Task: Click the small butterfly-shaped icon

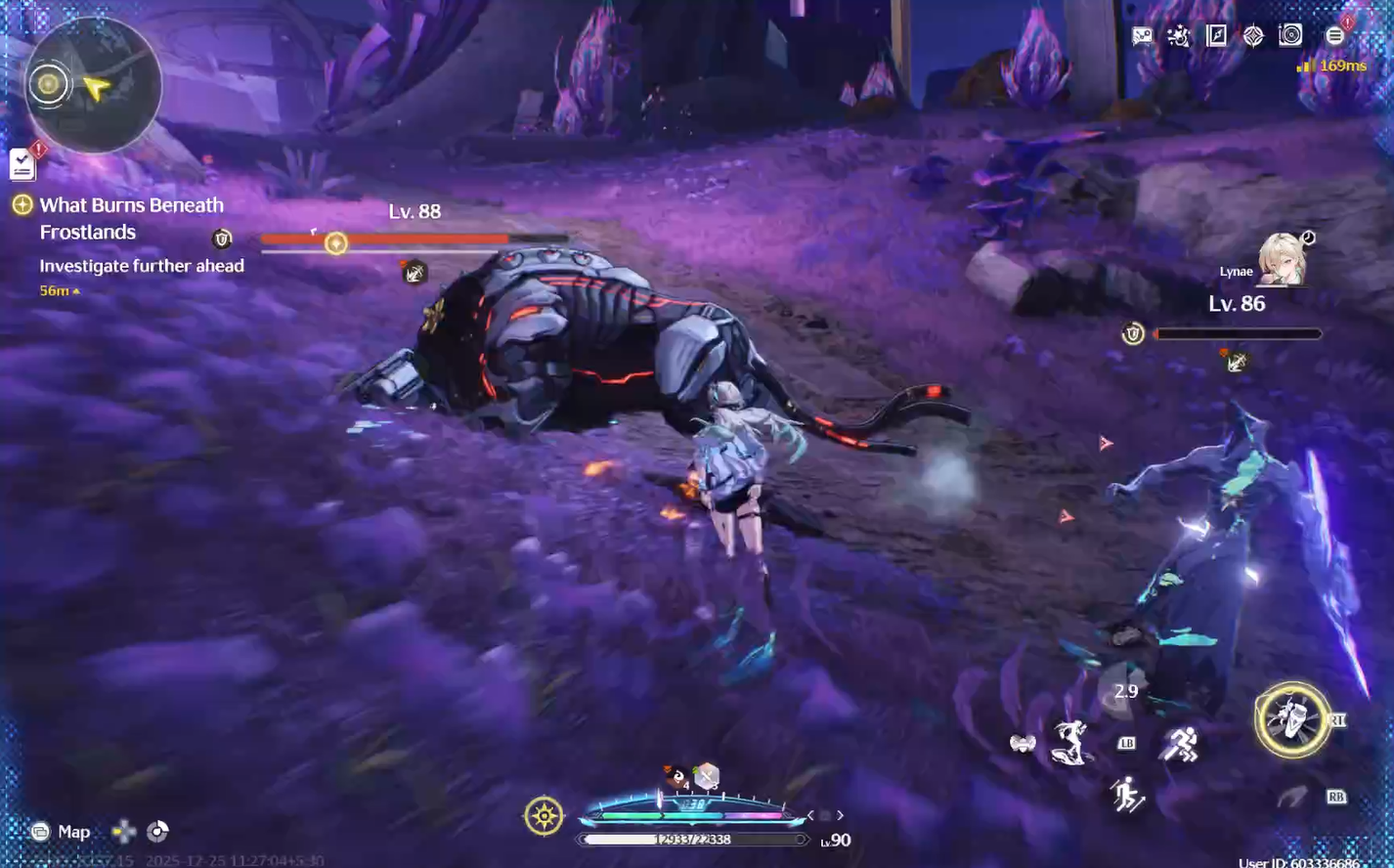Action: [1023, 744]
